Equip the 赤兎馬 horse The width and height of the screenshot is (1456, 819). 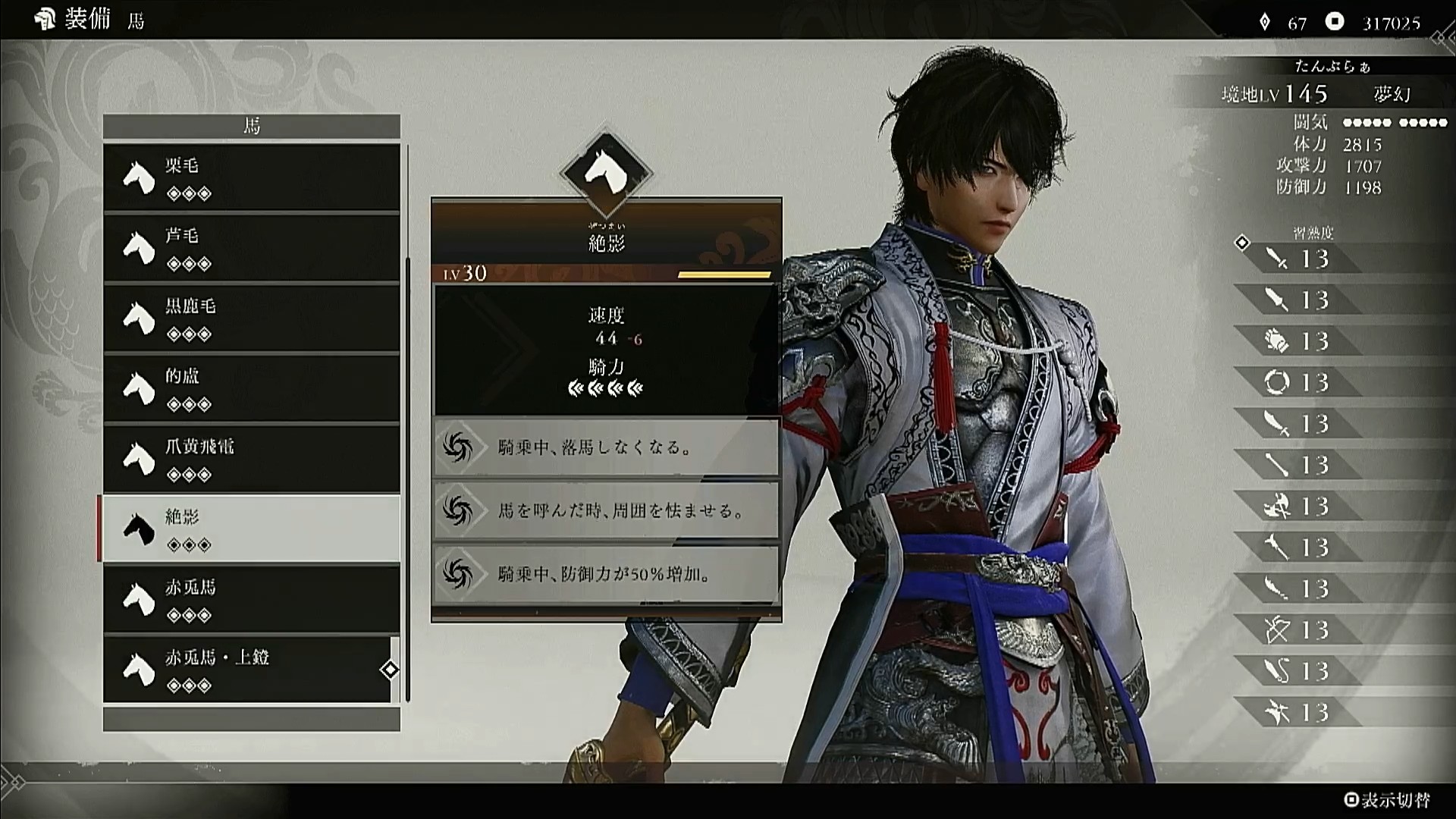(251, 599)
